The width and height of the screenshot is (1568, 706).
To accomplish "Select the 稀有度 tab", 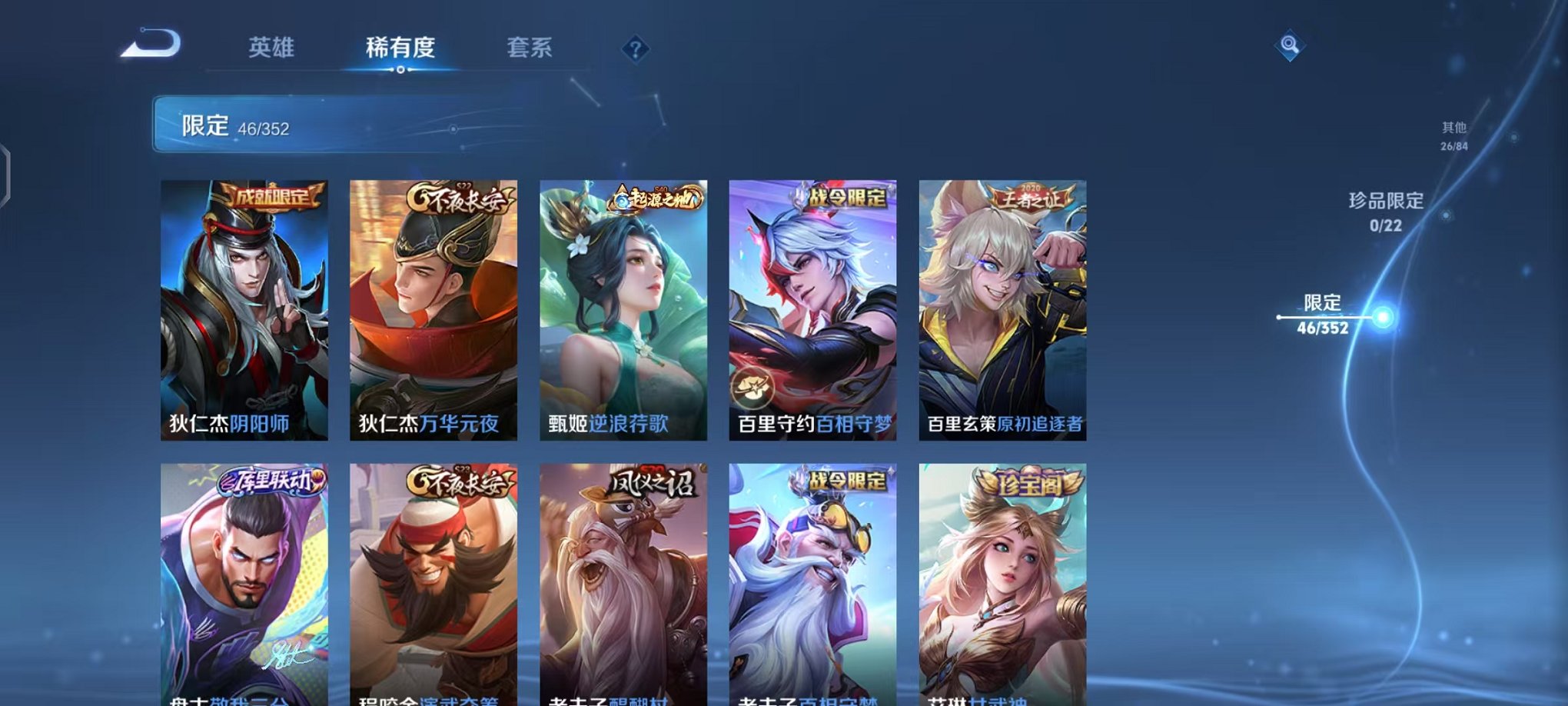I will pyautogui.click(x=398, y=48).
